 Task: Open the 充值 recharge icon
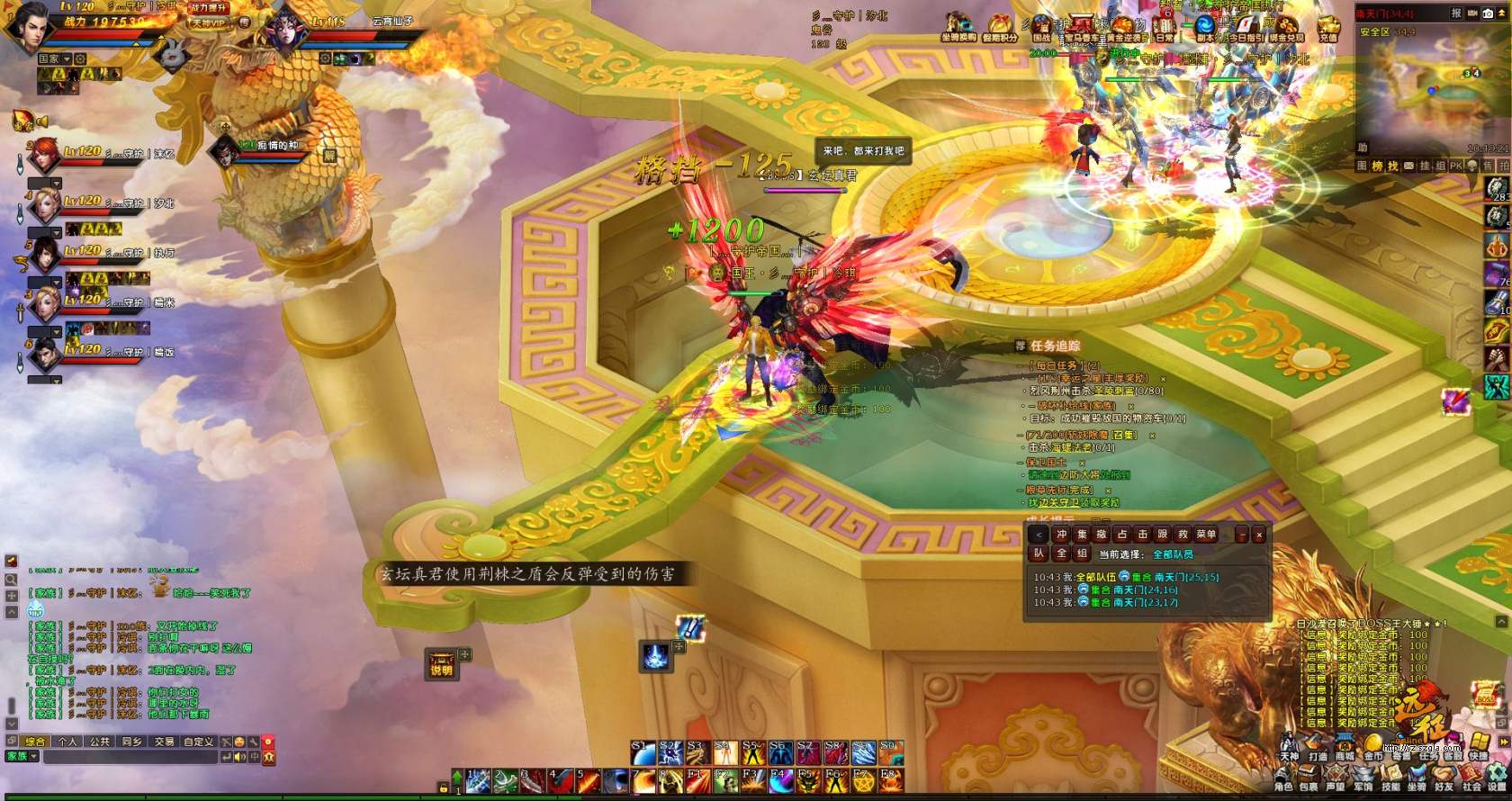(x=1327, y=28)
